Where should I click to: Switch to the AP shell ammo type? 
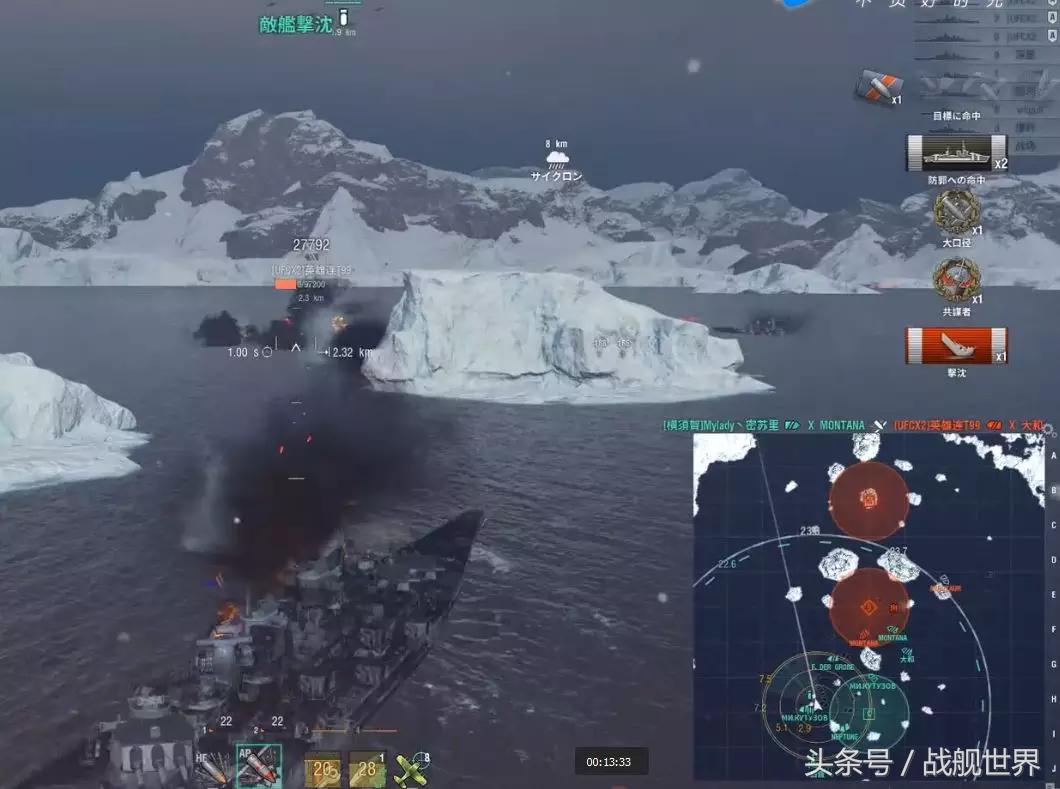coord(257,766)
